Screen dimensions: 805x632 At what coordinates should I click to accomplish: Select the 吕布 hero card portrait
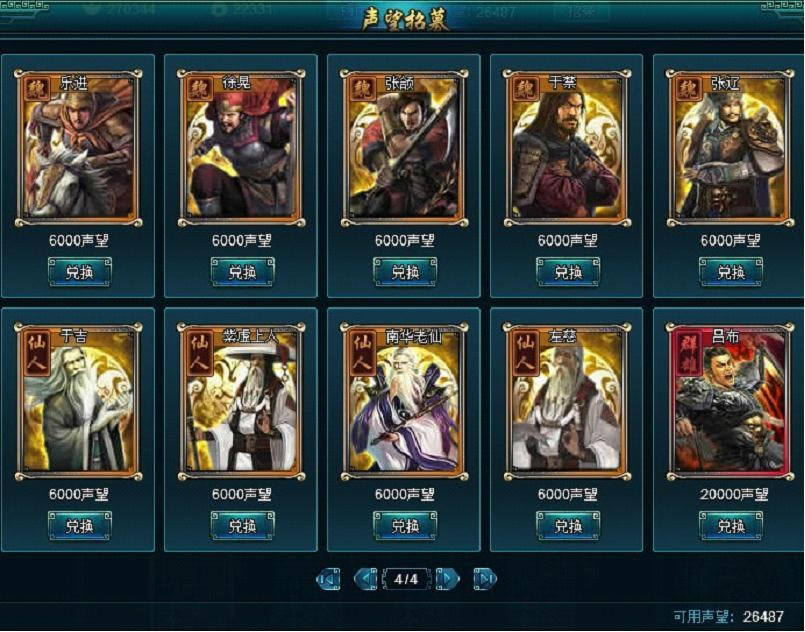[x=731, y=400]
